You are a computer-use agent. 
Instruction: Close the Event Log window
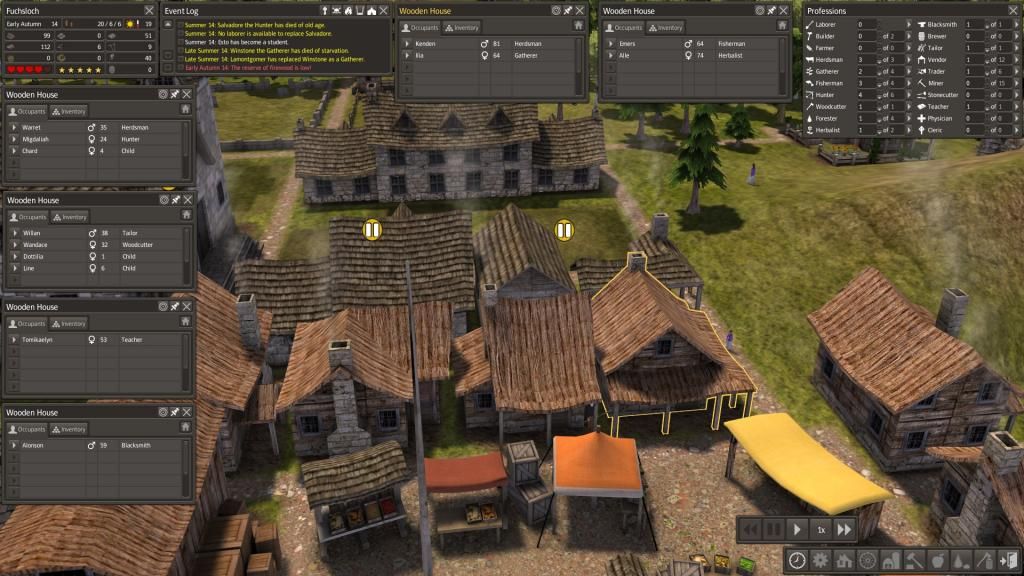coord(385,10)
